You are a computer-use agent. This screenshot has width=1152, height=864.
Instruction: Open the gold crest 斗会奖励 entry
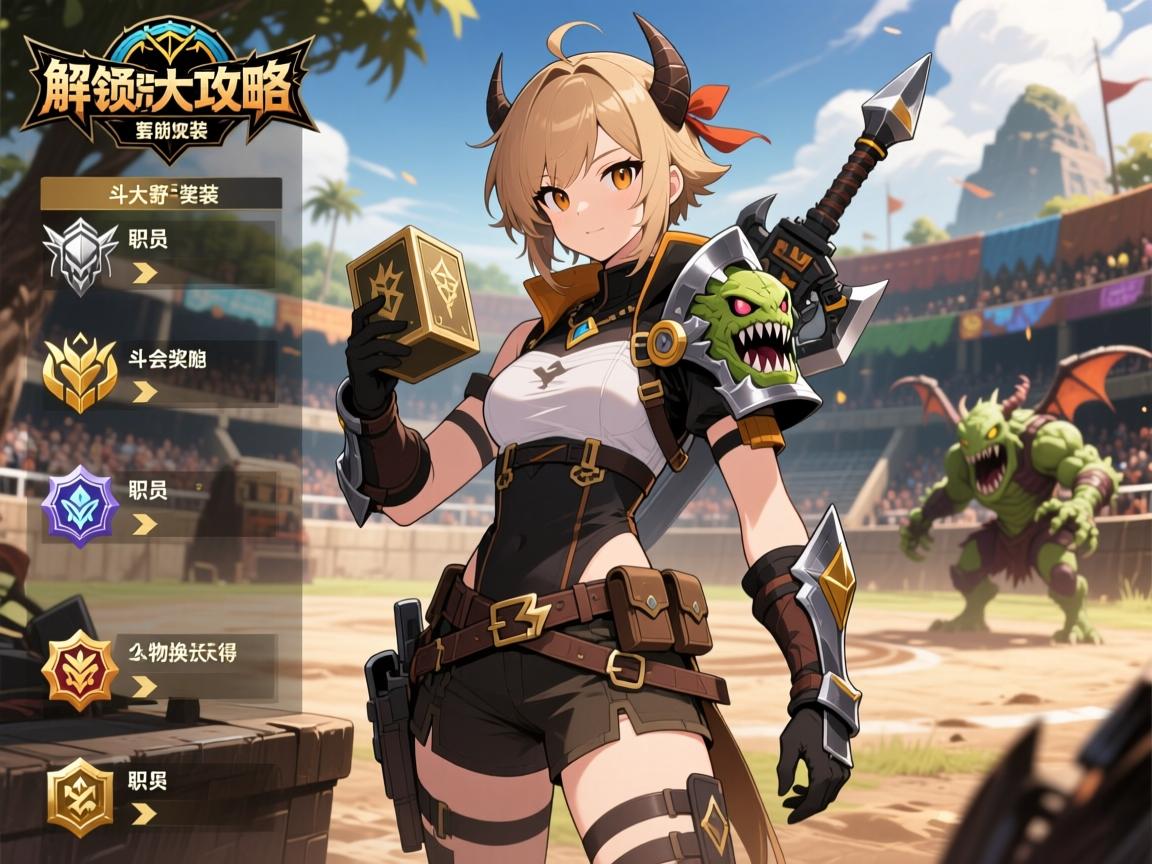[x=160, y=372]
